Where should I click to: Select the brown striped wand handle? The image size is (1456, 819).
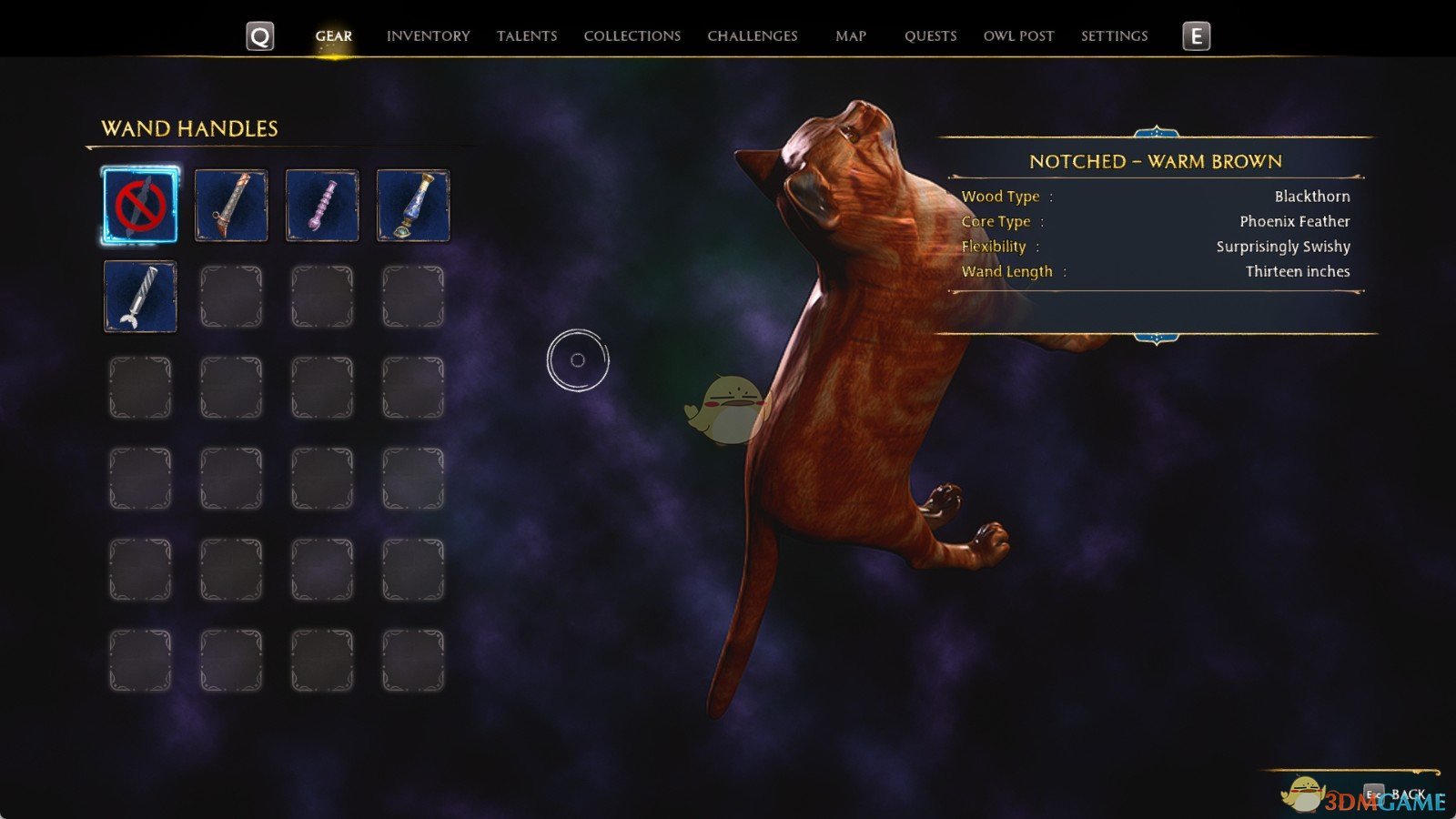(x=230, y=206)
